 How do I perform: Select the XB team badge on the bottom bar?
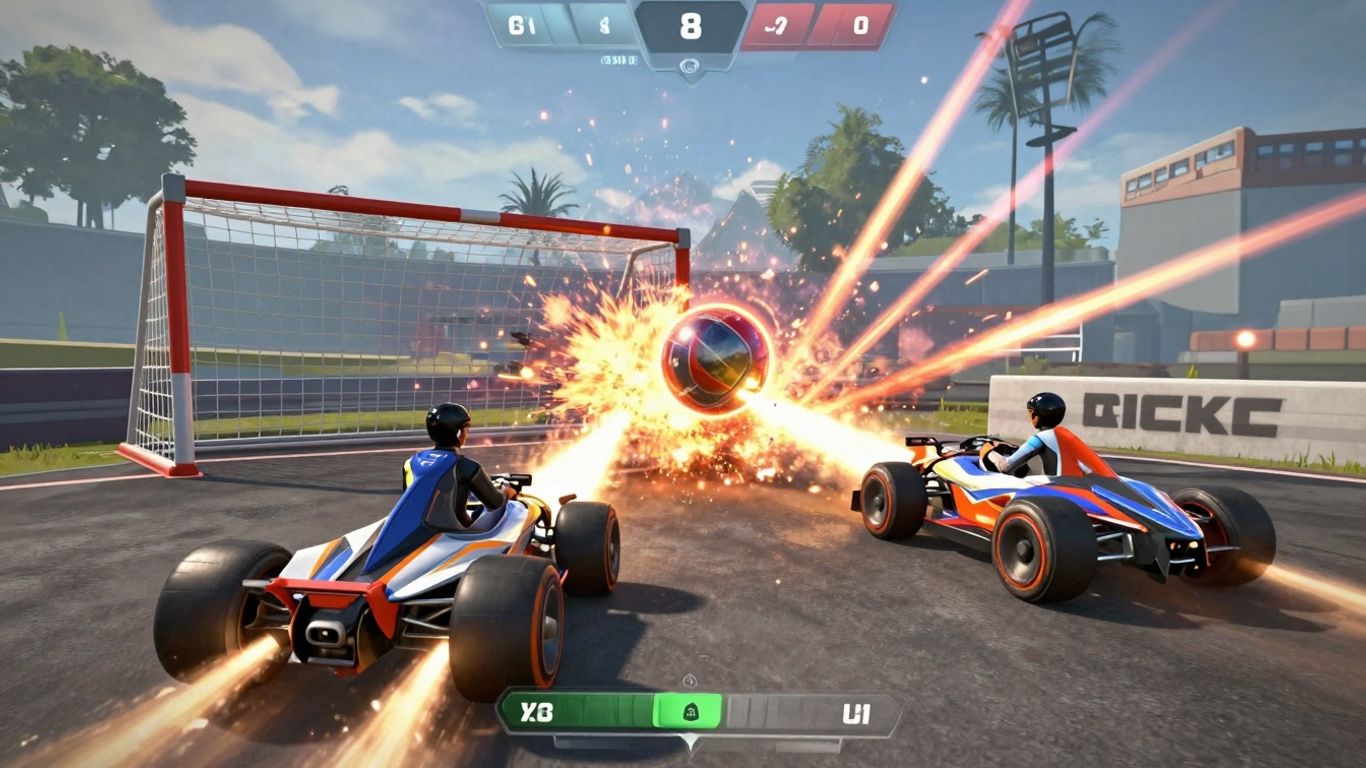(x=537, y=711)
